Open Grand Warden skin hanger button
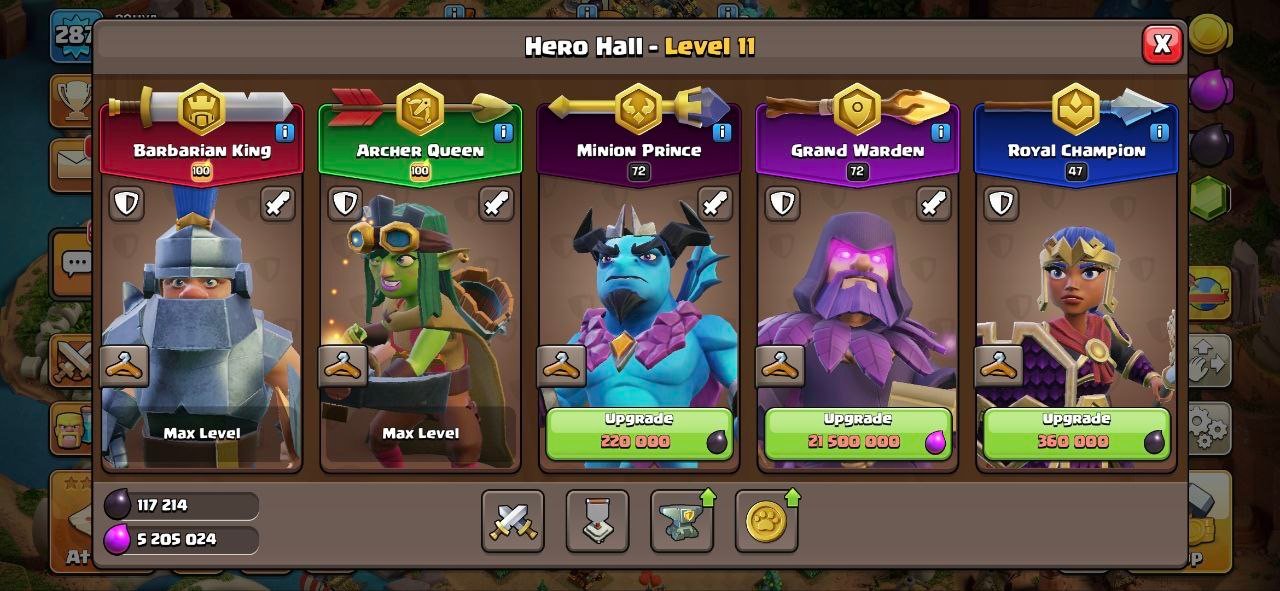The width and height of the screenshot is (1280, 591). 780,366
